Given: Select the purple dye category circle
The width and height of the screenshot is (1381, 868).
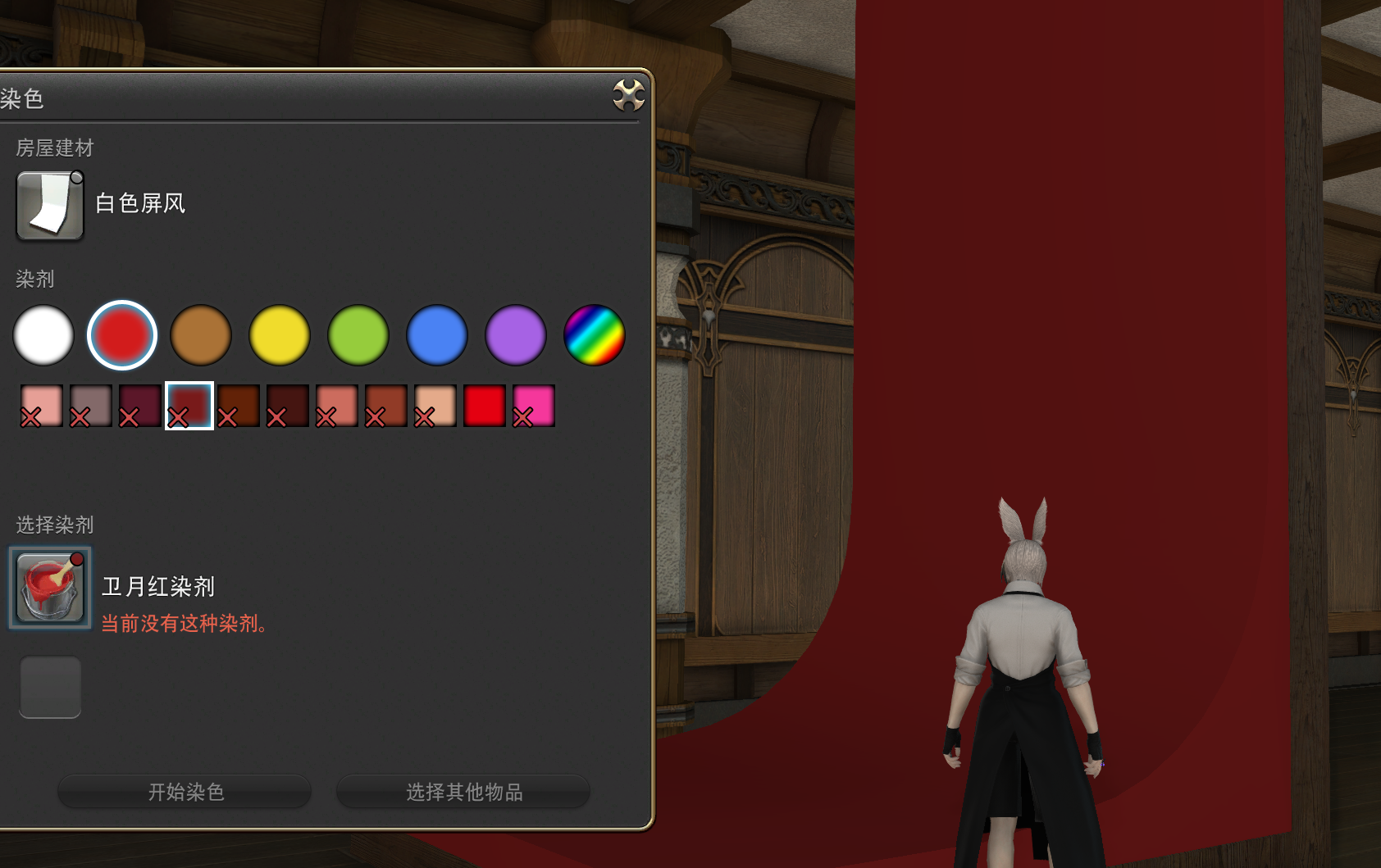Looking at the screenshot, I should pyautogui.click(x=515, y=335).
